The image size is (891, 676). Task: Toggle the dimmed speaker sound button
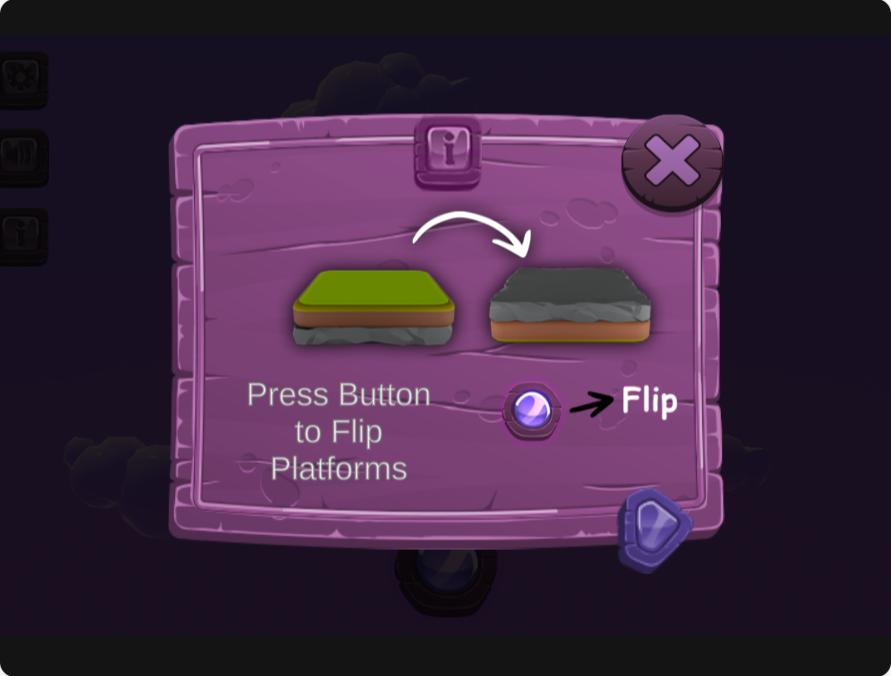(20, 156)
